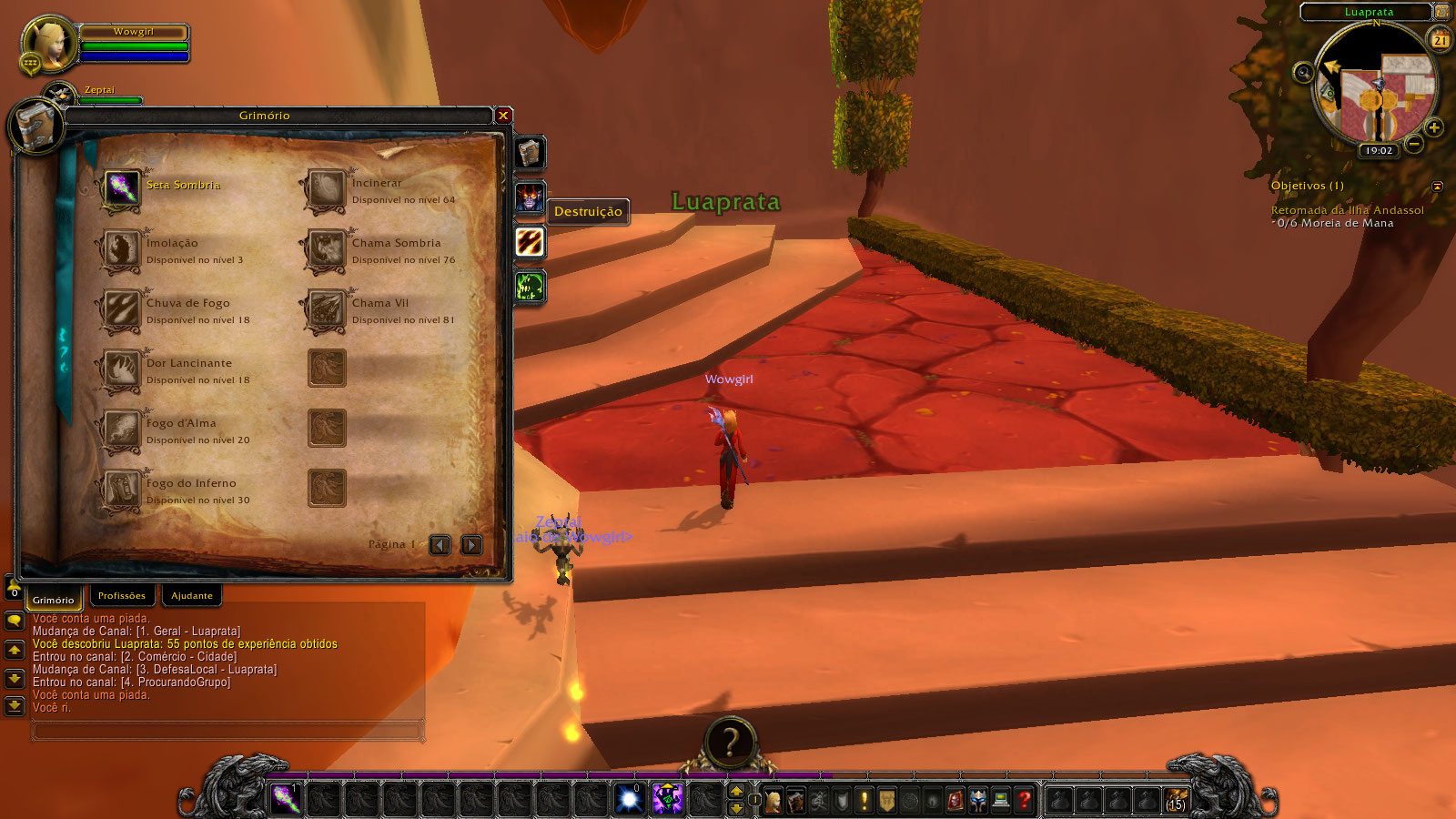Open the red question mark help button
The image size is (1456, 819).
coord(1025,800)
